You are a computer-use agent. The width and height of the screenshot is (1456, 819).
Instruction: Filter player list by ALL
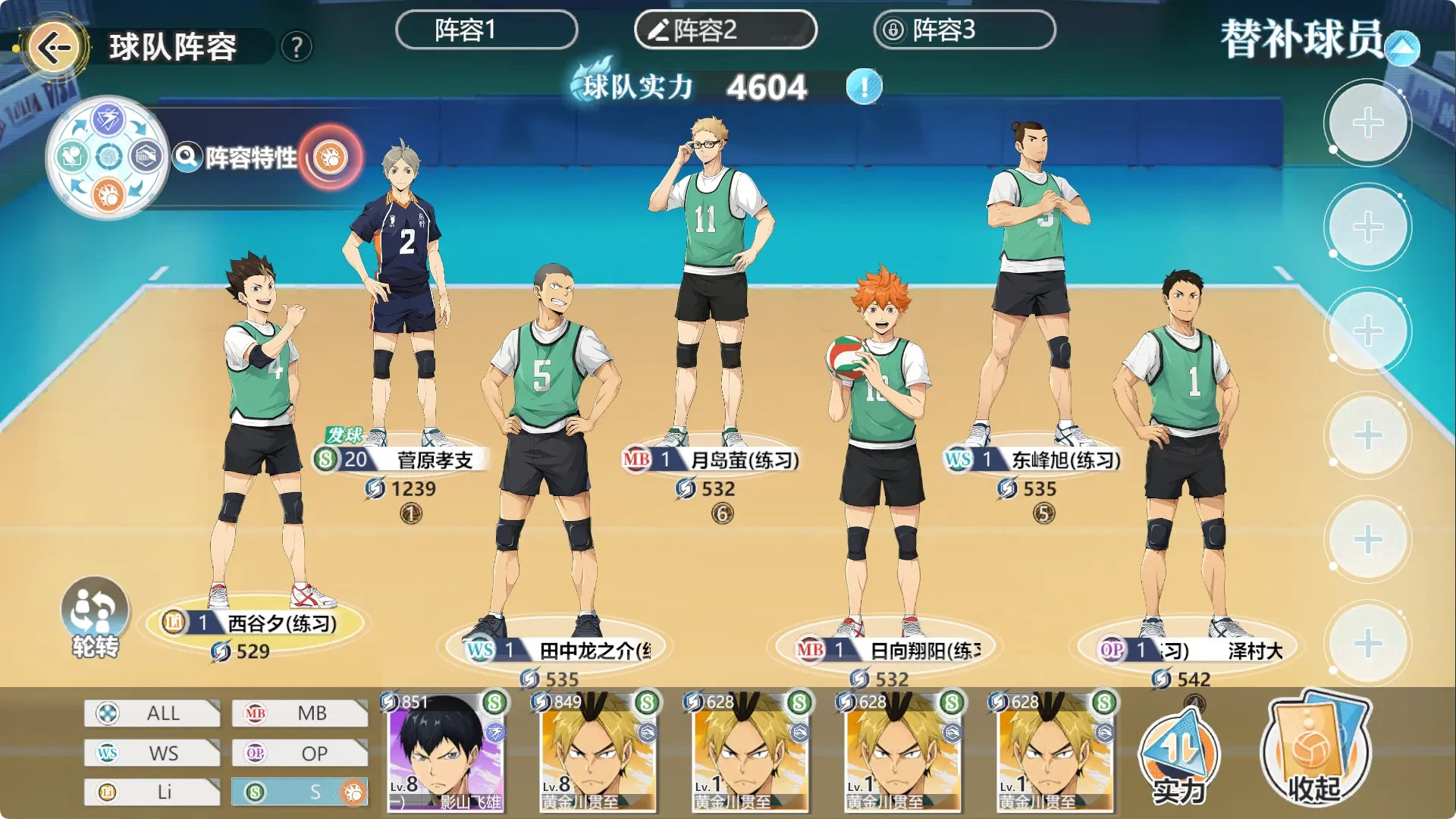click(152, 713)
